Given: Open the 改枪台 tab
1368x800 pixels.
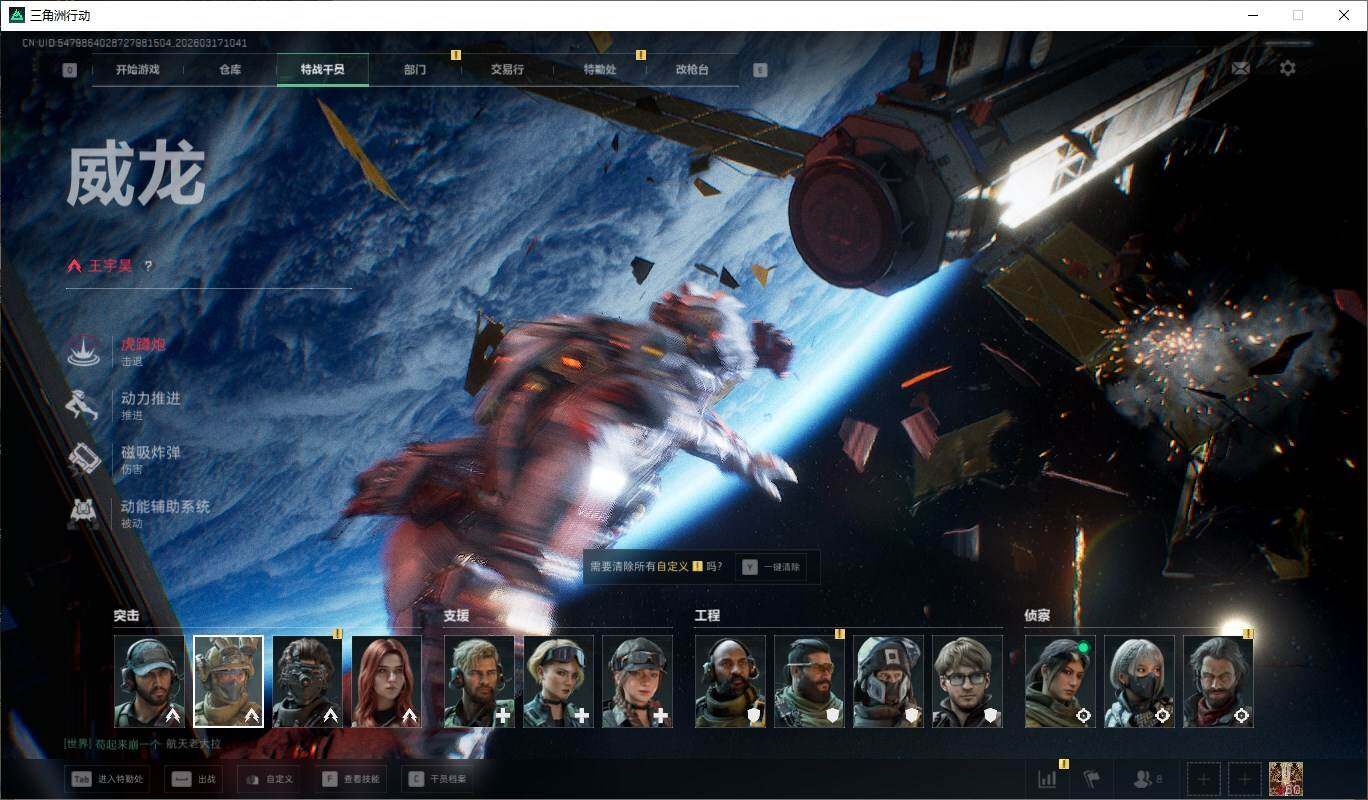Looking at the screenshot, I should coord(692,70).
